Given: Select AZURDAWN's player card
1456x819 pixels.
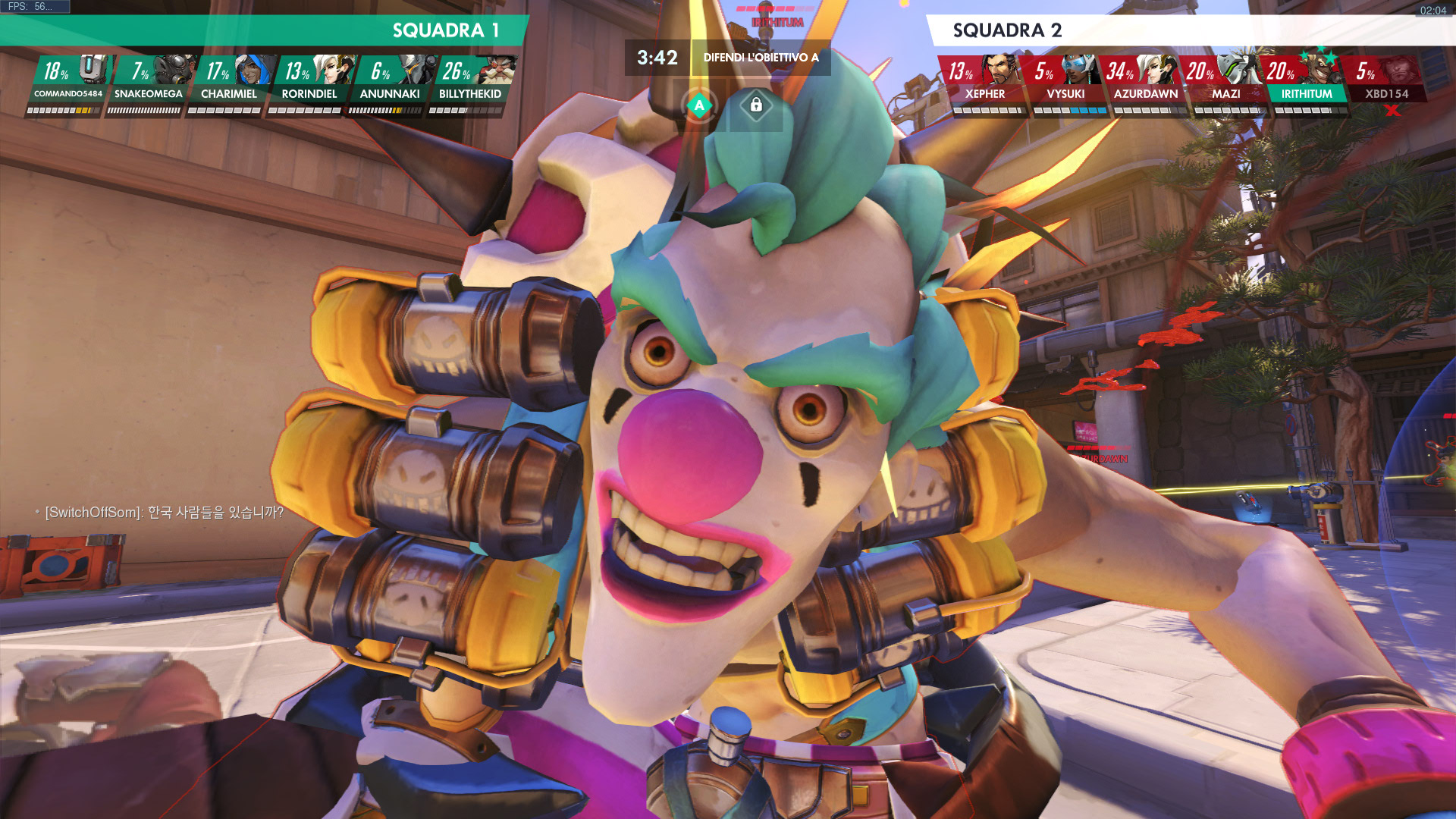Looking at the screenshot, I should coord(1146,83).
